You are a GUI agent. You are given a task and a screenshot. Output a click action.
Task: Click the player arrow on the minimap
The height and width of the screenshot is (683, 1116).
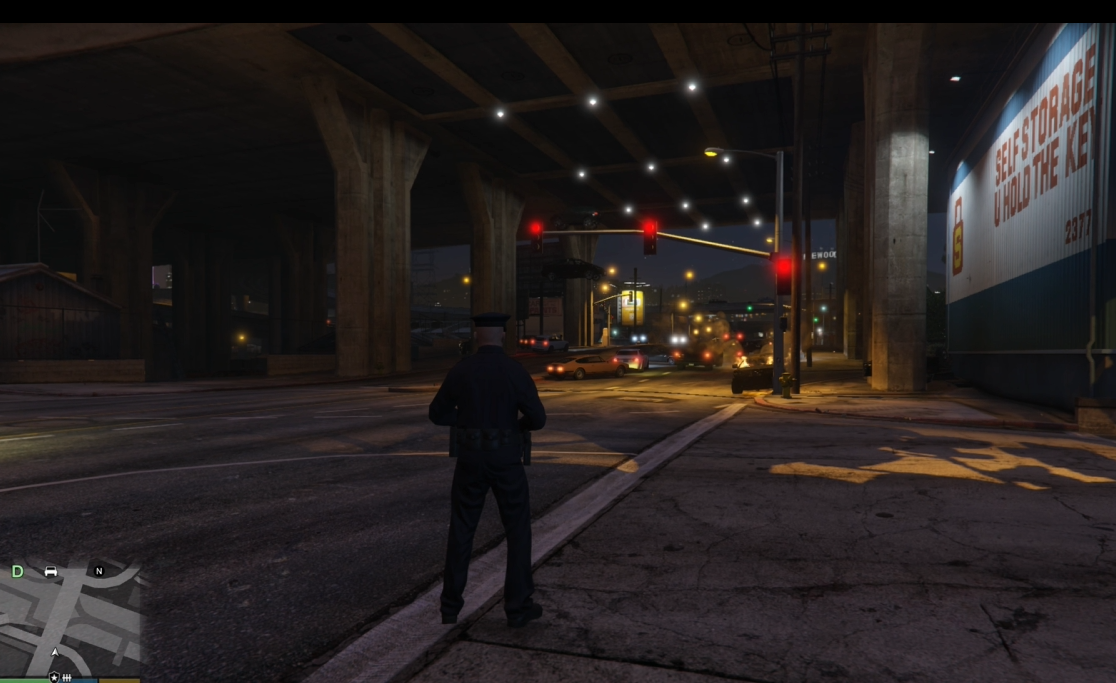[55, 653]
